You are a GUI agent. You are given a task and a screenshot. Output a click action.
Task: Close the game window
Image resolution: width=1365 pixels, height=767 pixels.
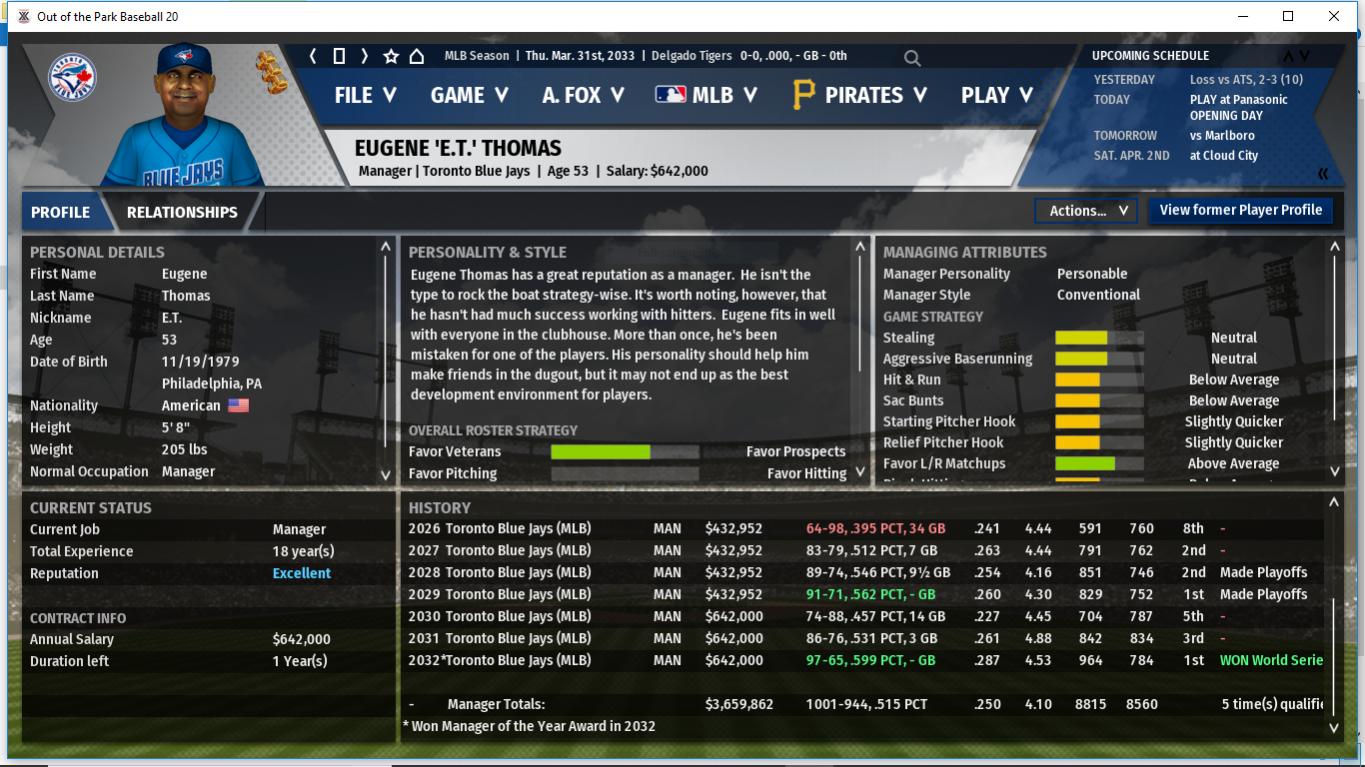1333,16
